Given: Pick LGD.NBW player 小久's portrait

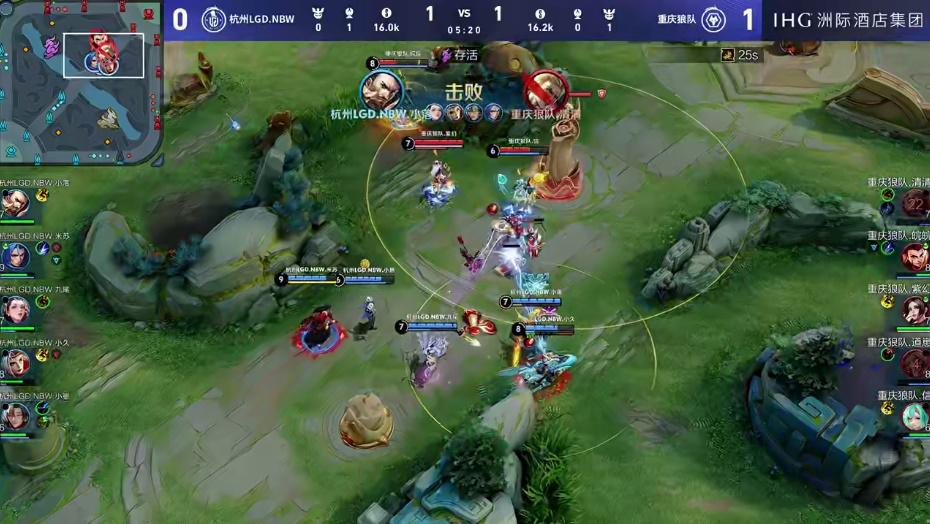Looking at the screenshot, I should 15,363.
